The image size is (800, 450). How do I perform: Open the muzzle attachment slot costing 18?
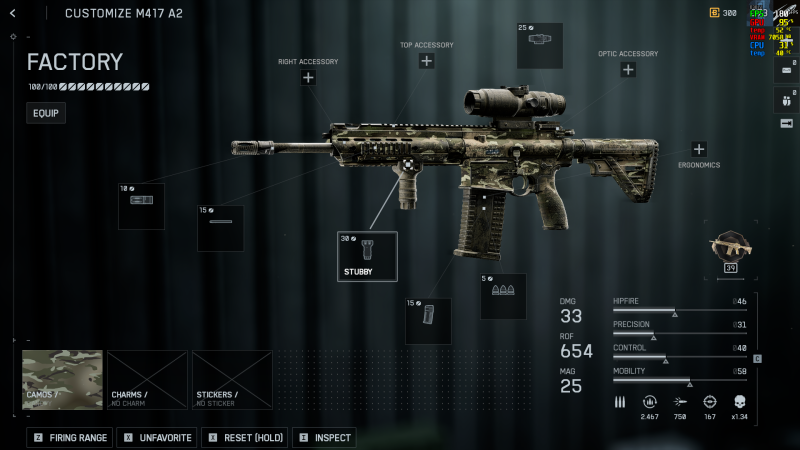[x=141, y=206]
